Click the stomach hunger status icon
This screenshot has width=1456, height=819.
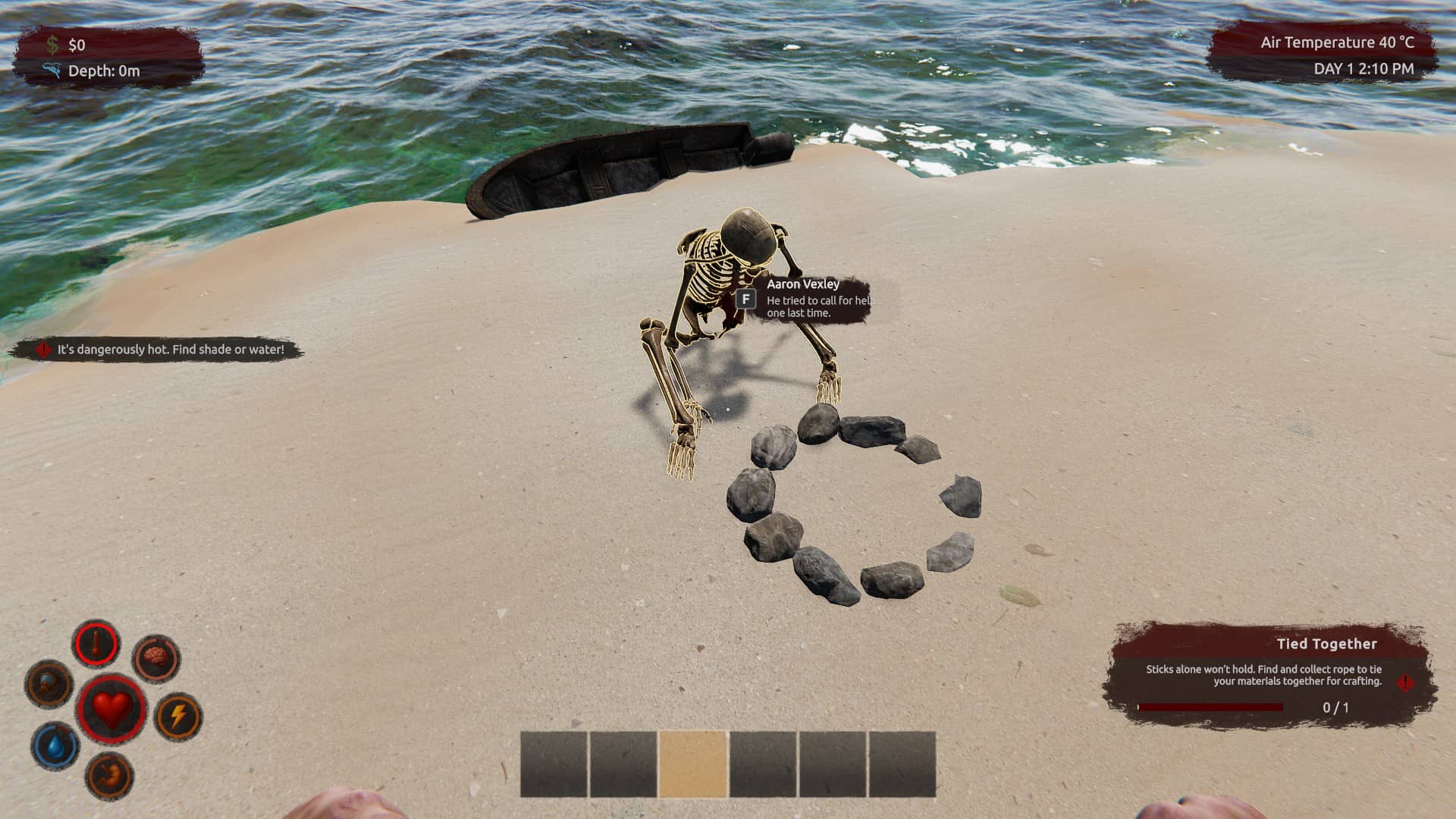pos(110,775)
